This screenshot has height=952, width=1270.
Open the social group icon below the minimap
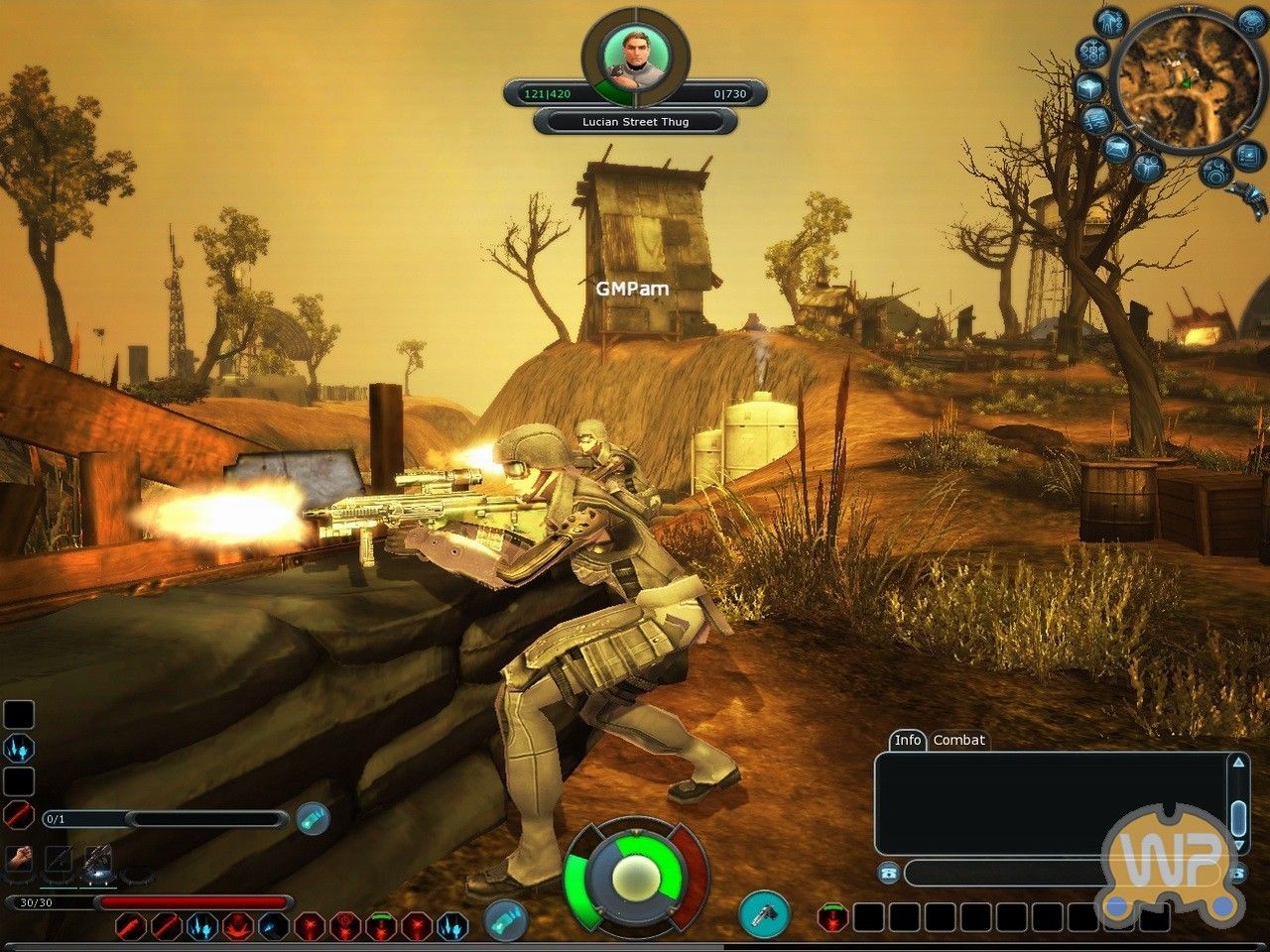point(1149,167)
